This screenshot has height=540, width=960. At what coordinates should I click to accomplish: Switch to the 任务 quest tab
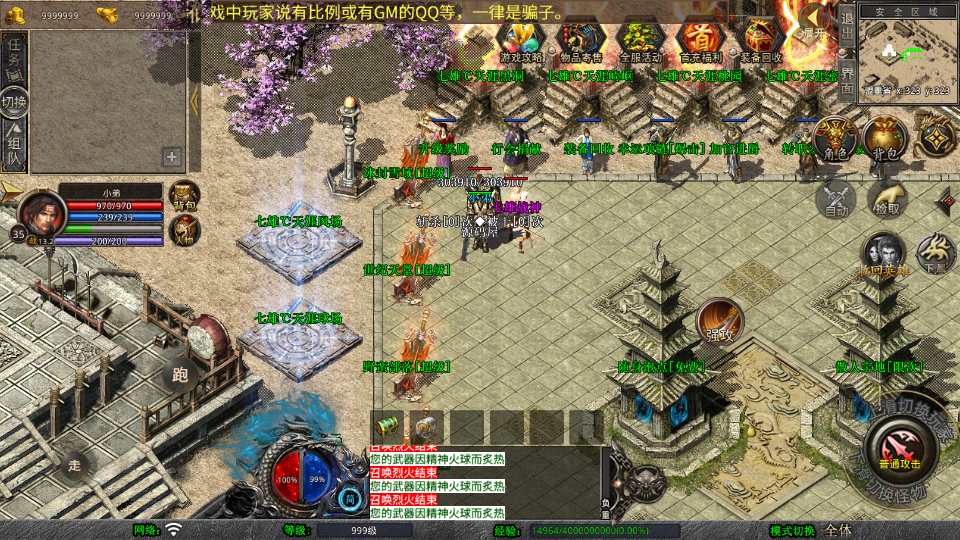[x=15, y=57]
